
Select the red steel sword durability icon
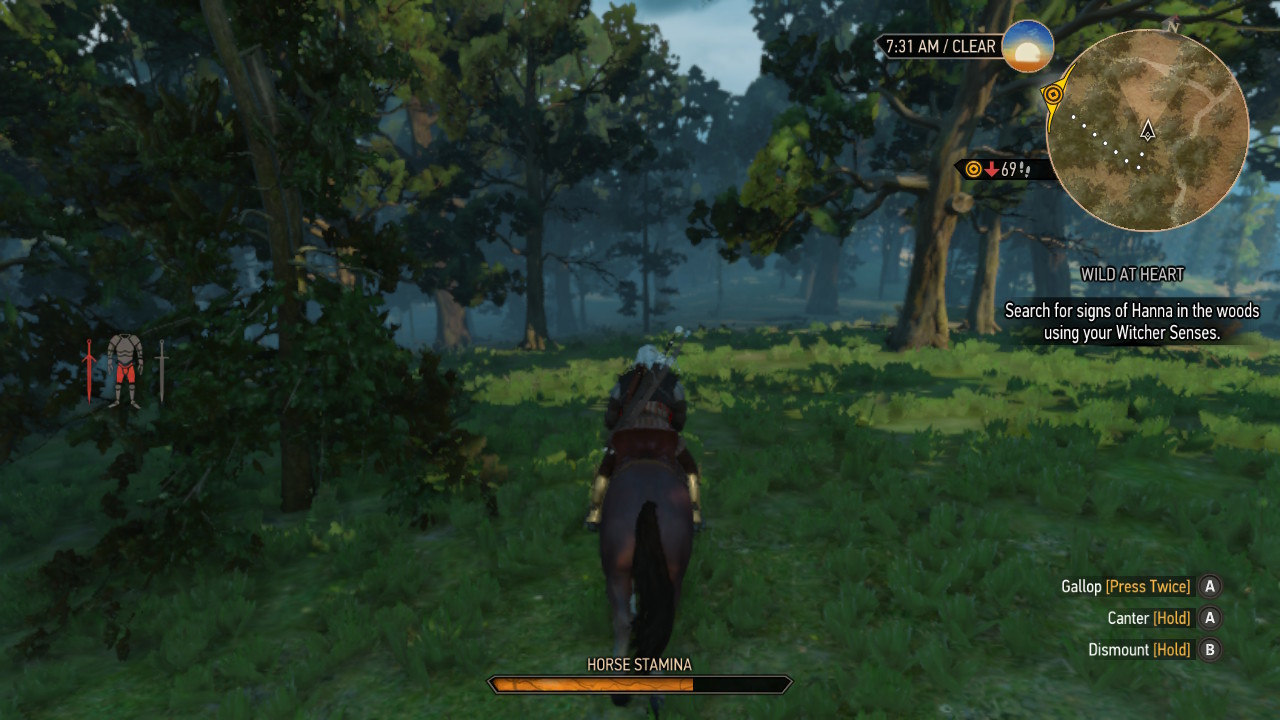tap(89, 370)
